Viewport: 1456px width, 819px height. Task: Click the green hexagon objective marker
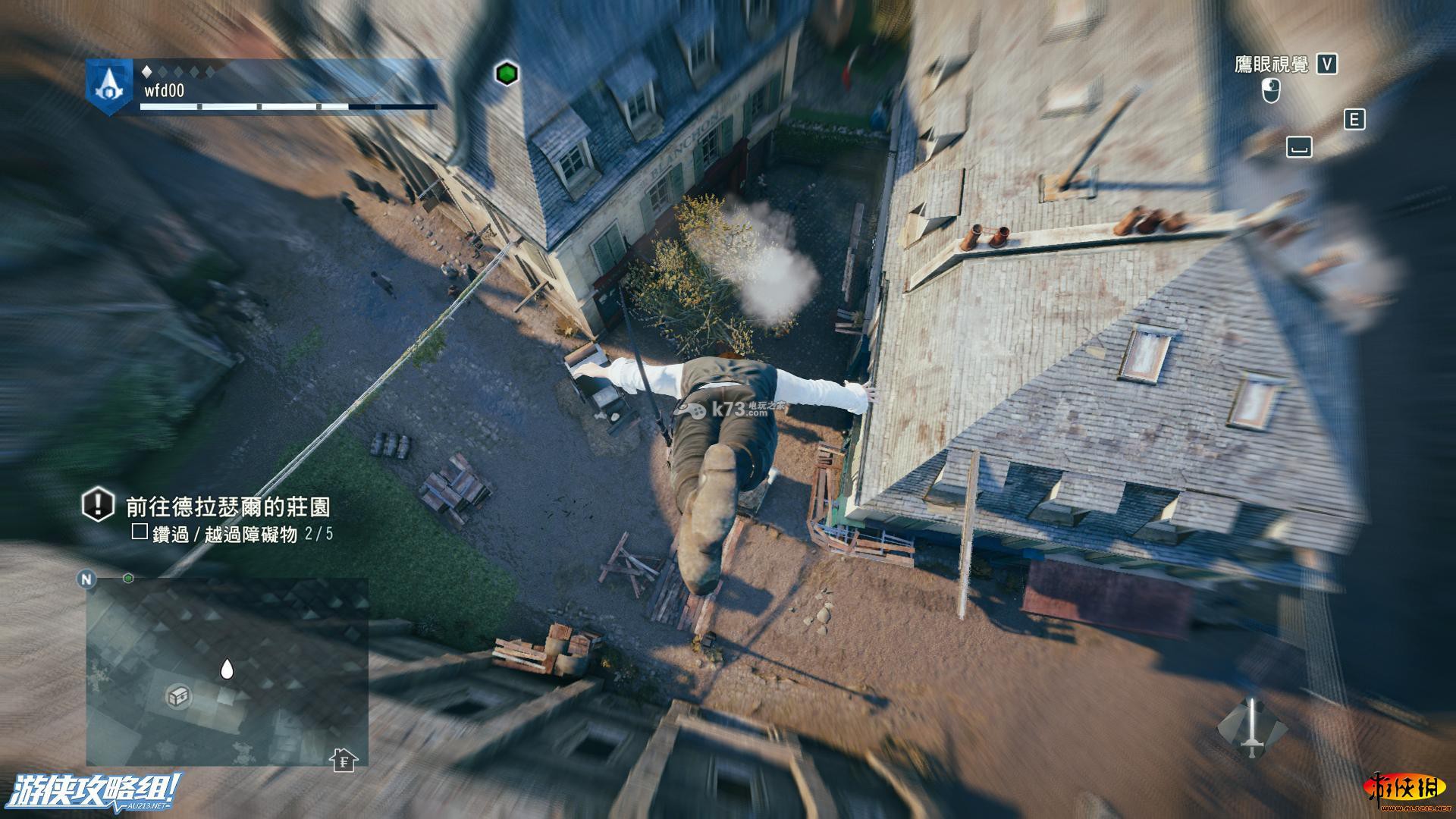pos(507,74)
